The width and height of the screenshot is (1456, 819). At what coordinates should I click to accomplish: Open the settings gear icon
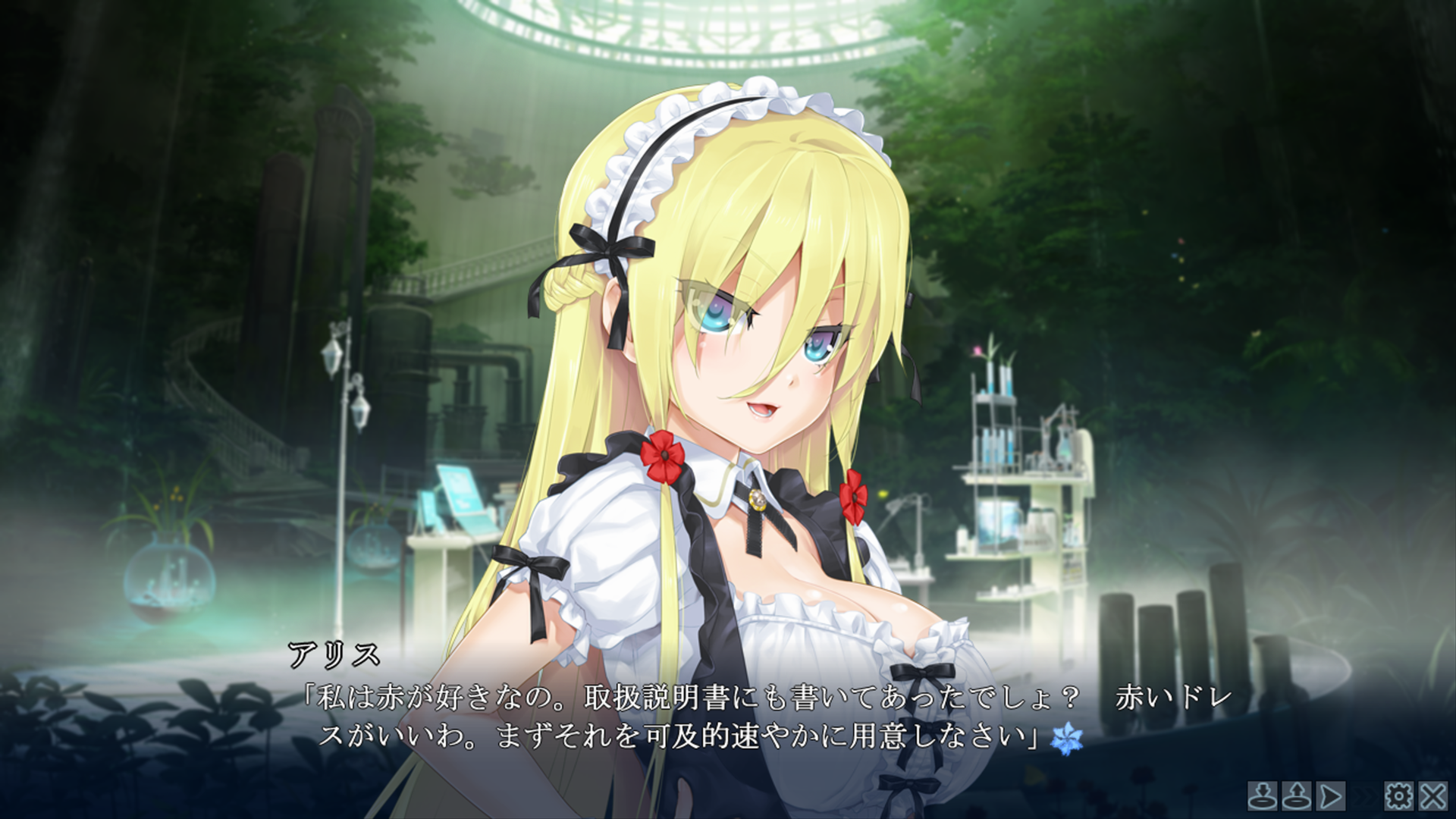point(1399,797)
